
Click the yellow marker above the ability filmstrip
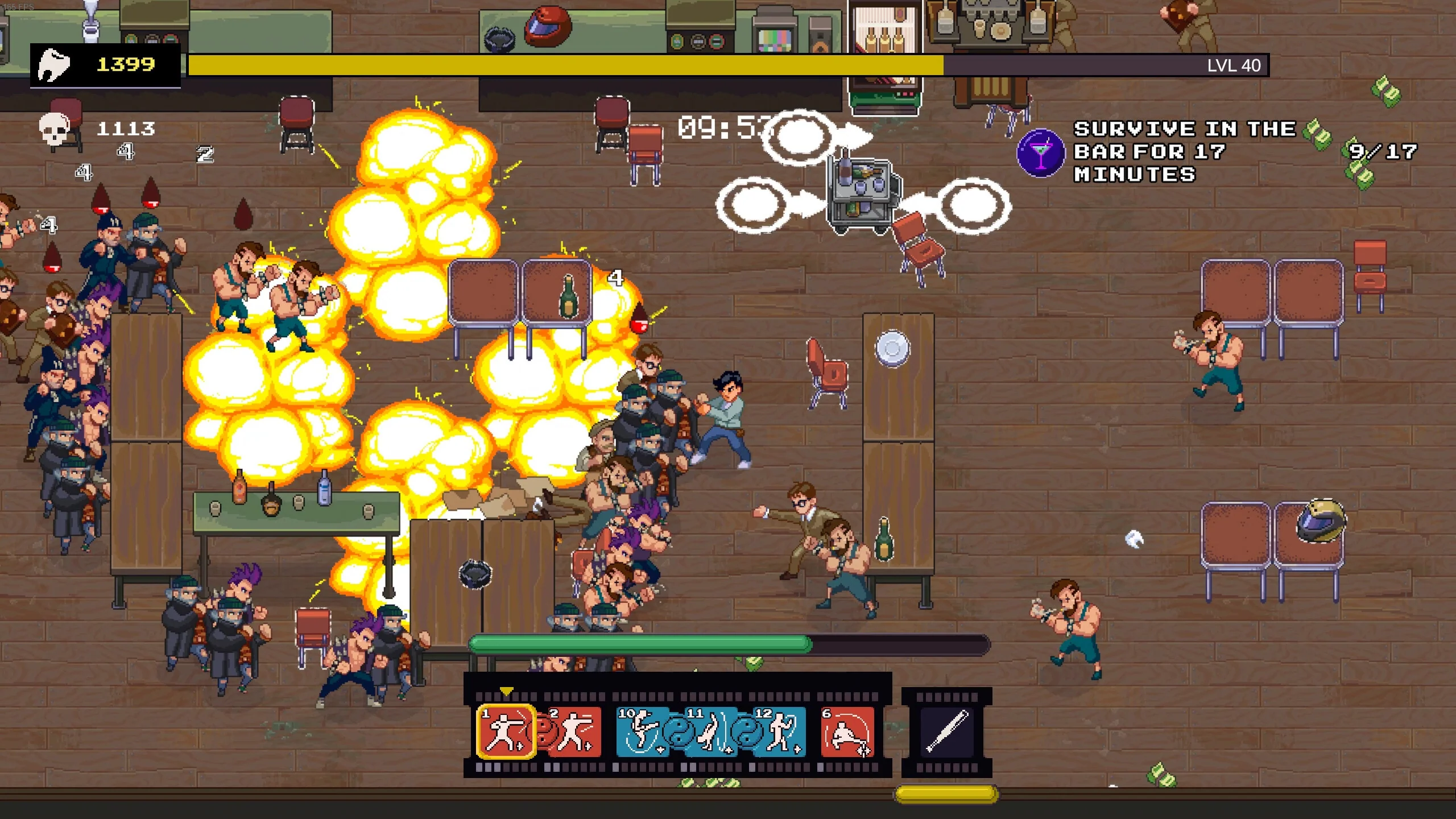pos(506,691)
